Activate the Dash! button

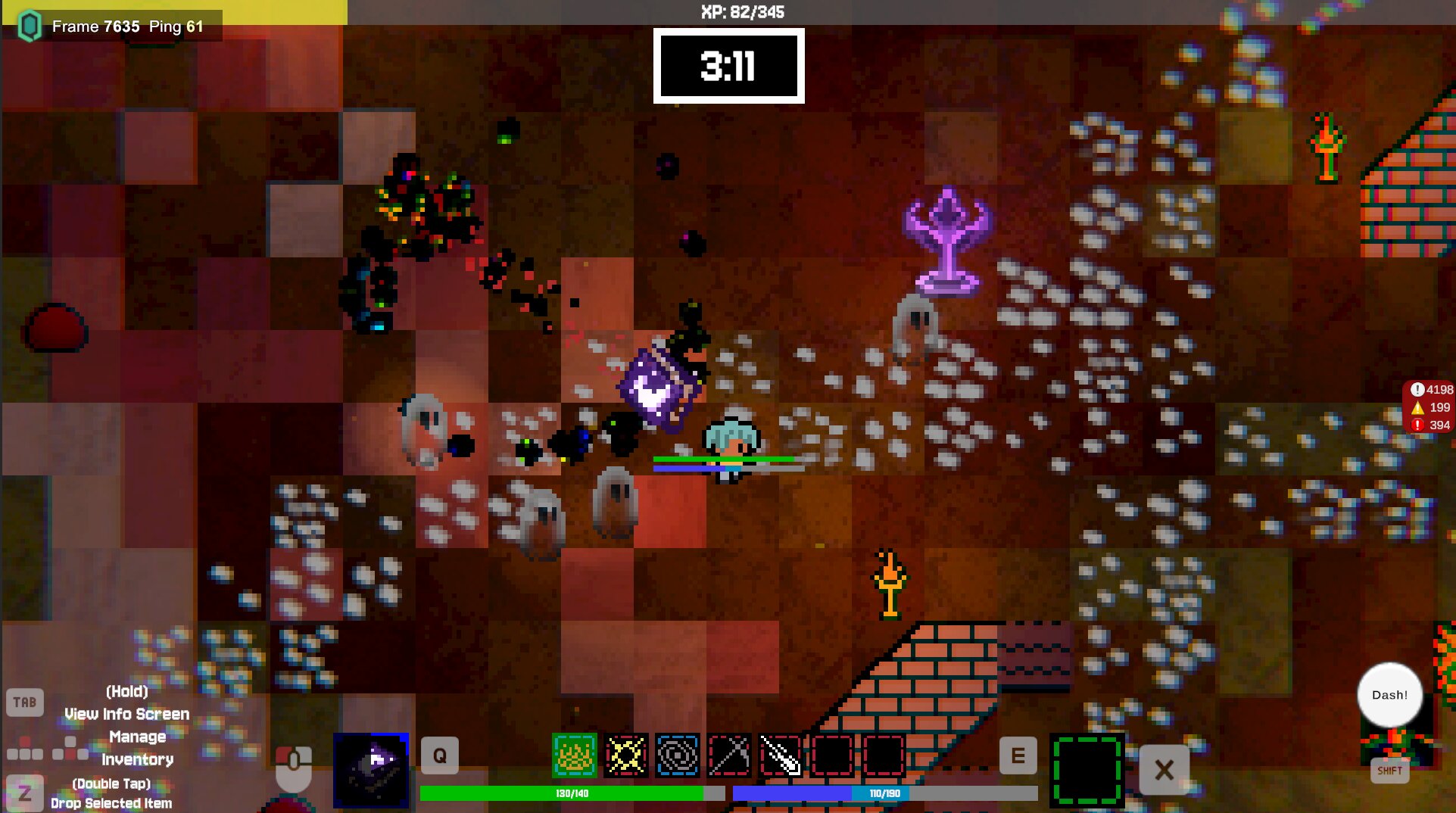pyautogui.click(x=1389, y=695)
